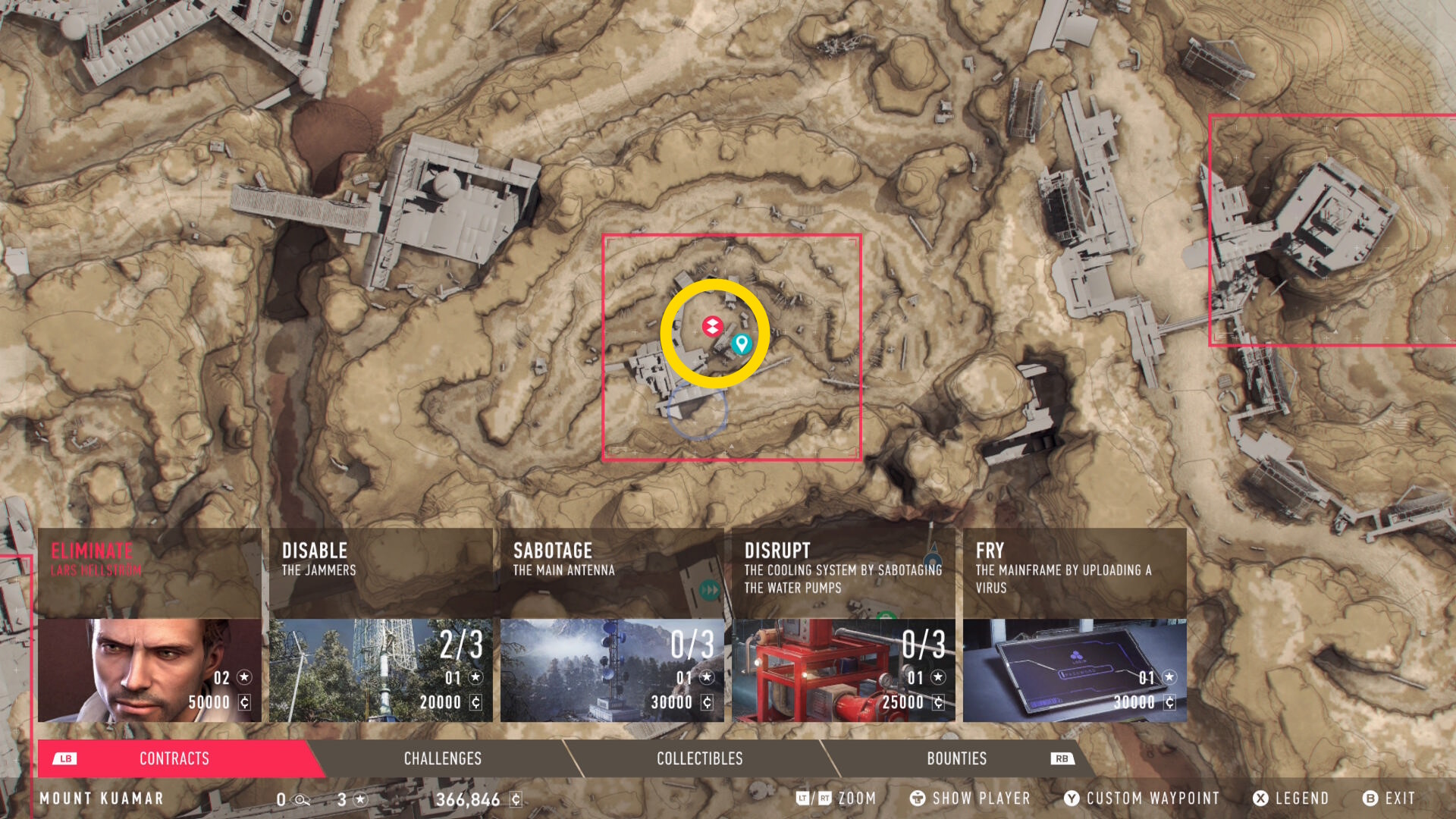Select the teal waypoint pin on map

tap(742, 344)
